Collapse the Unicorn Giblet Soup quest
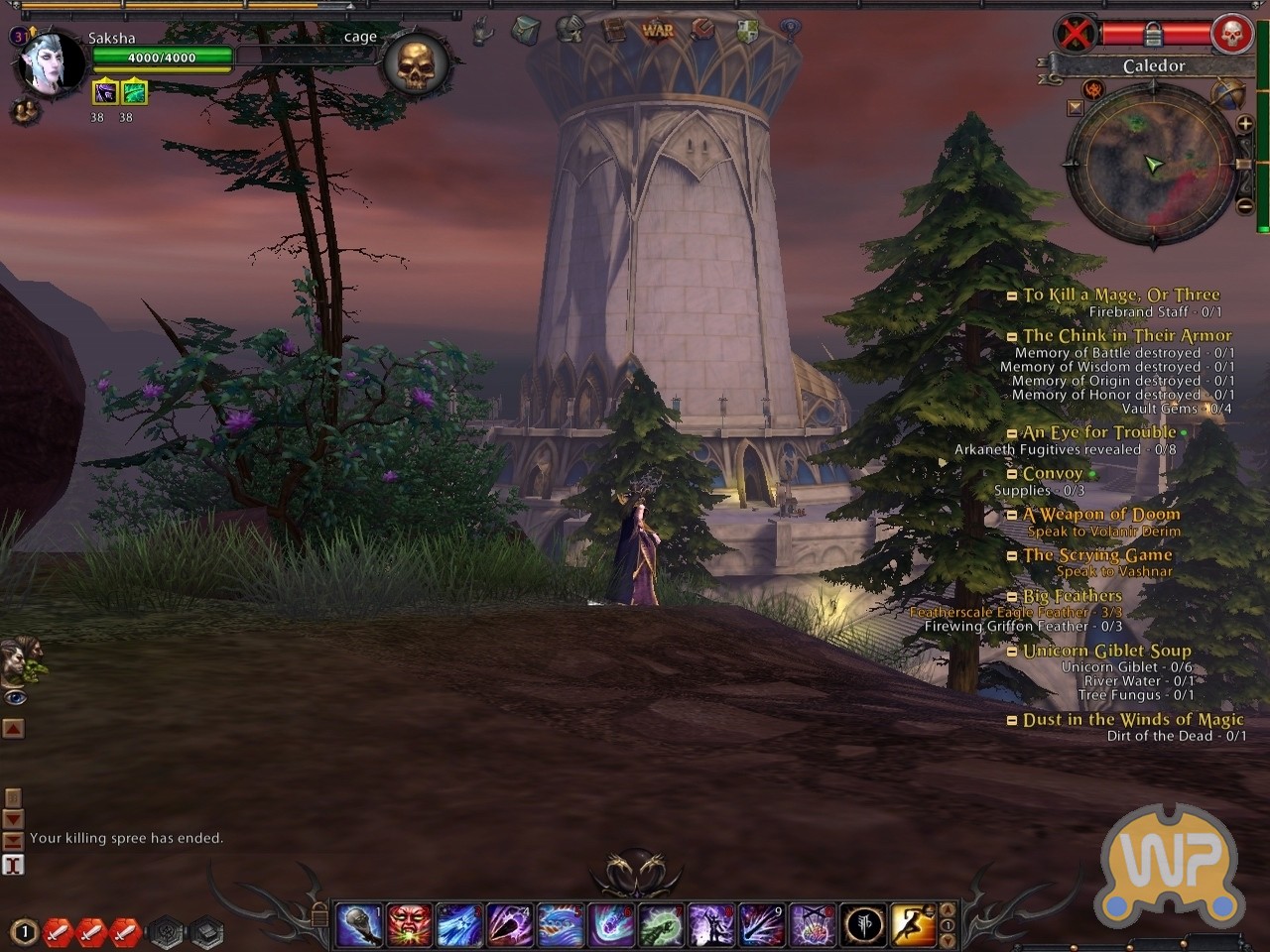The width and height of the screenshot is (1270, 952). 1012,652
